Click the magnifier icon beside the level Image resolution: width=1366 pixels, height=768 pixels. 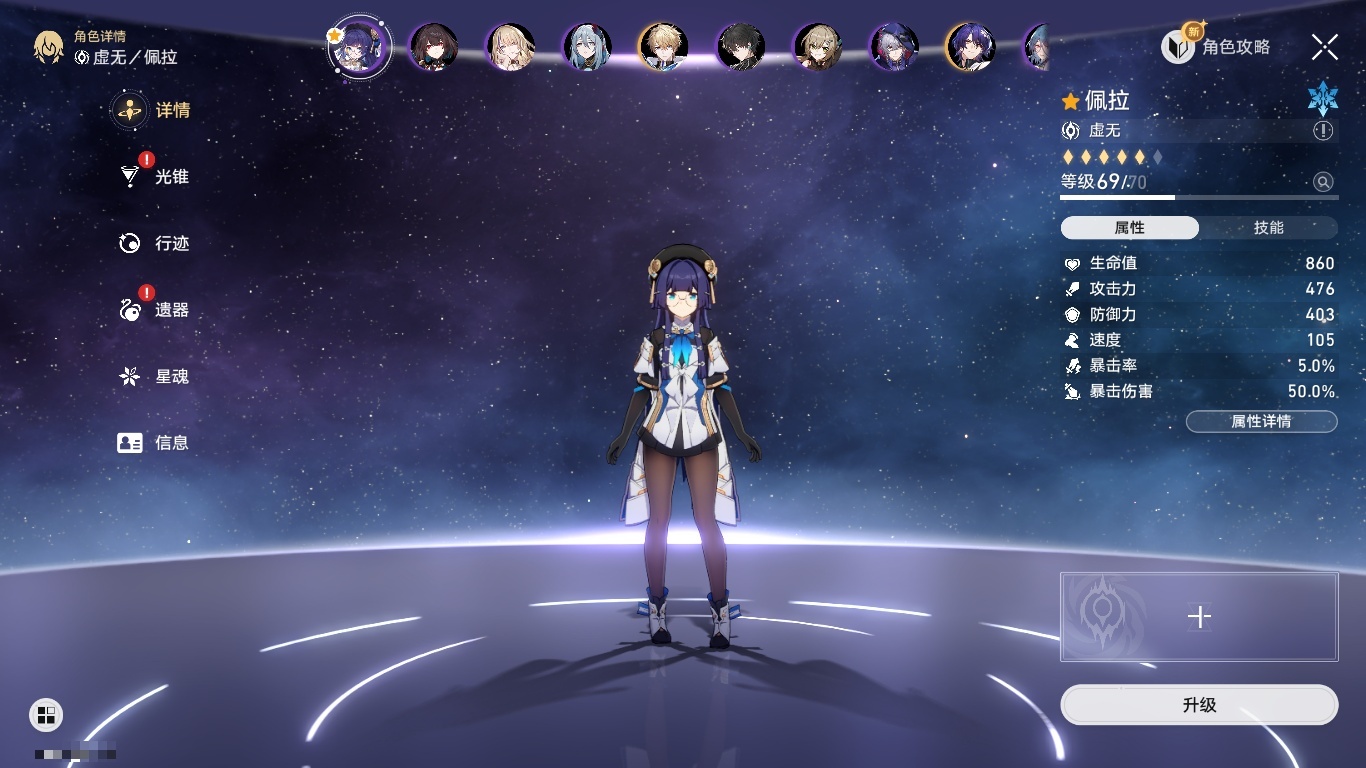[1323, 182]
